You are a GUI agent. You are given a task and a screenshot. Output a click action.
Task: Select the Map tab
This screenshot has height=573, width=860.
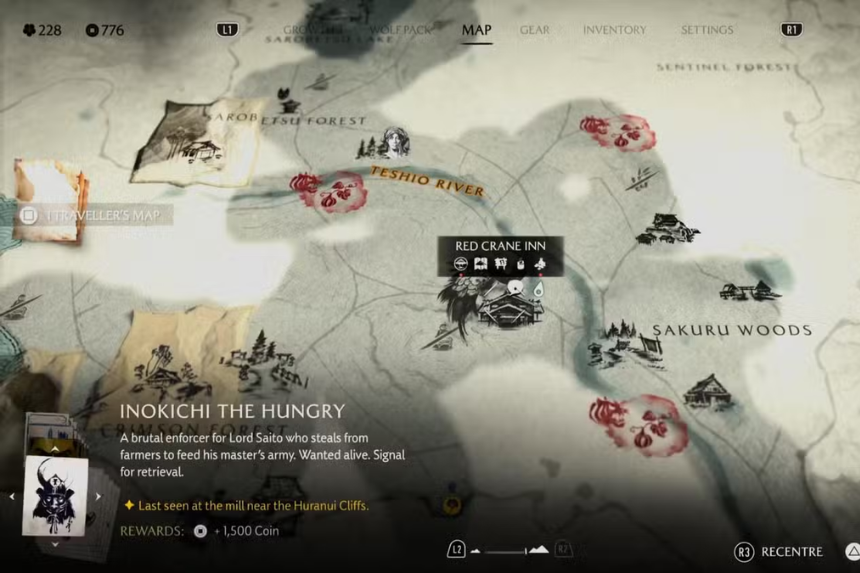[476, 30]
